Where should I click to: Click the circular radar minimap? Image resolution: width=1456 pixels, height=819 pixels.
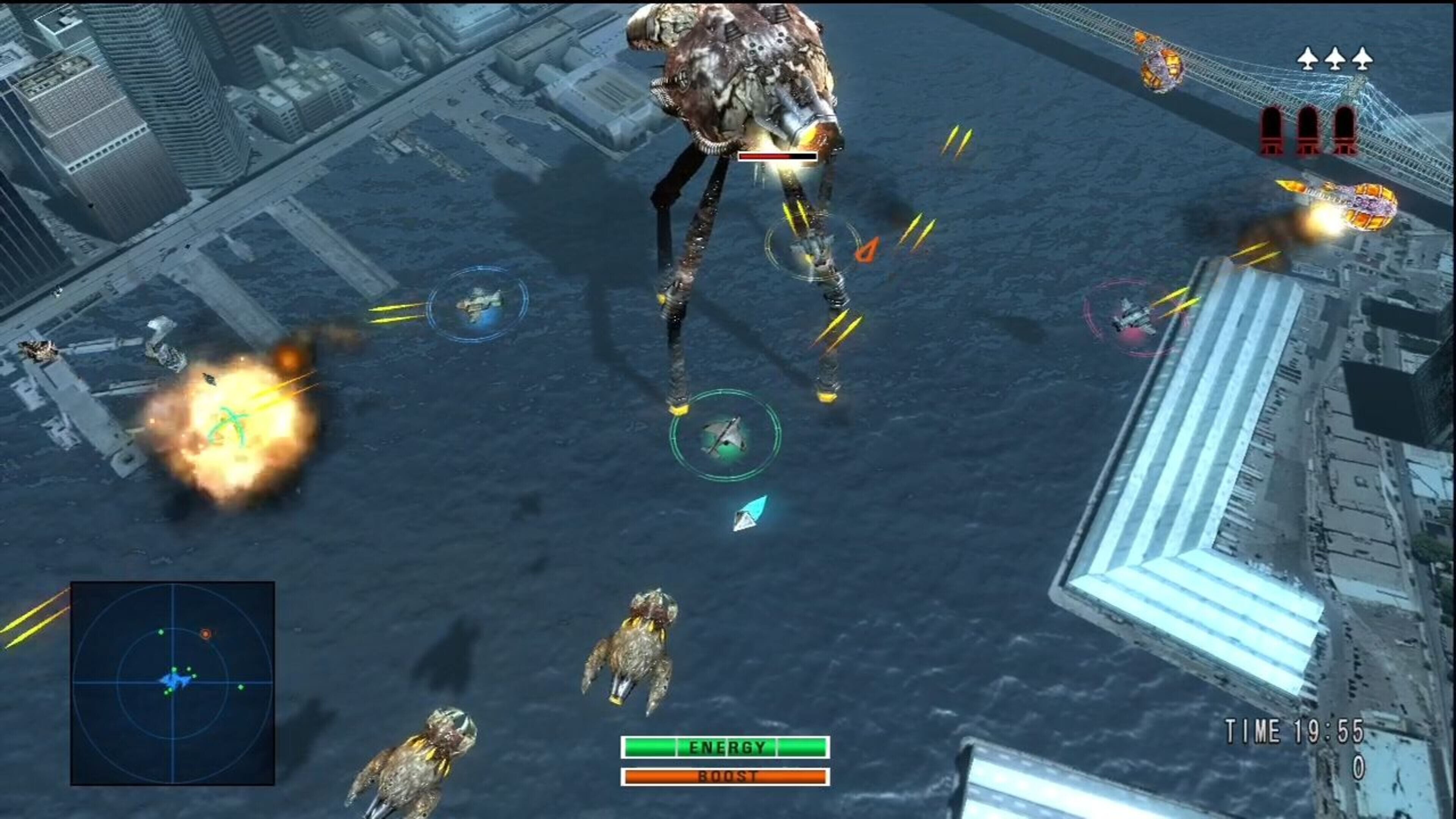pos(173,683)
